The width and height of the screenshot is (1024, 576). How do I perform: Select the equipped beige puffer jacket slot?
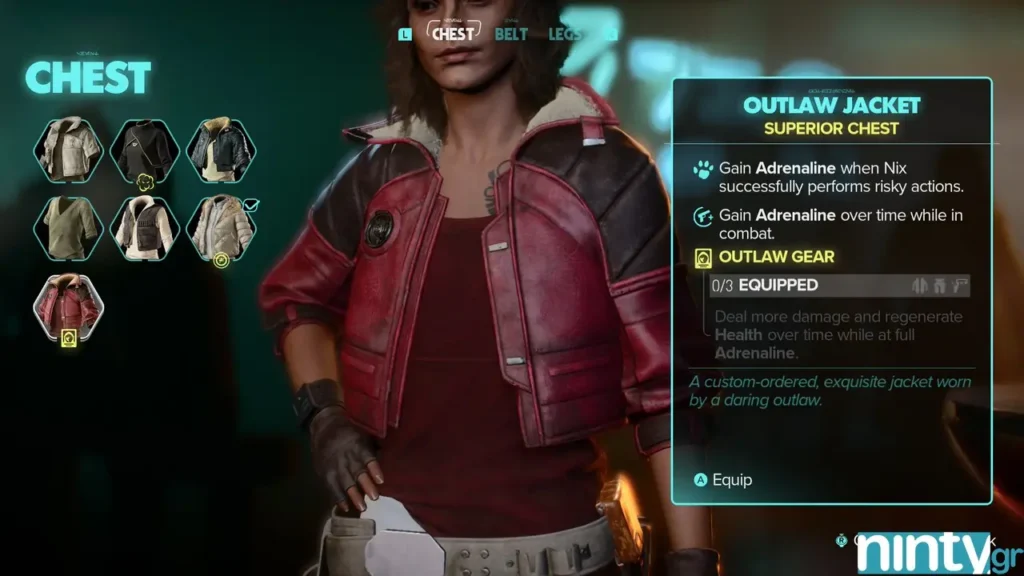(x=221, y=227)
